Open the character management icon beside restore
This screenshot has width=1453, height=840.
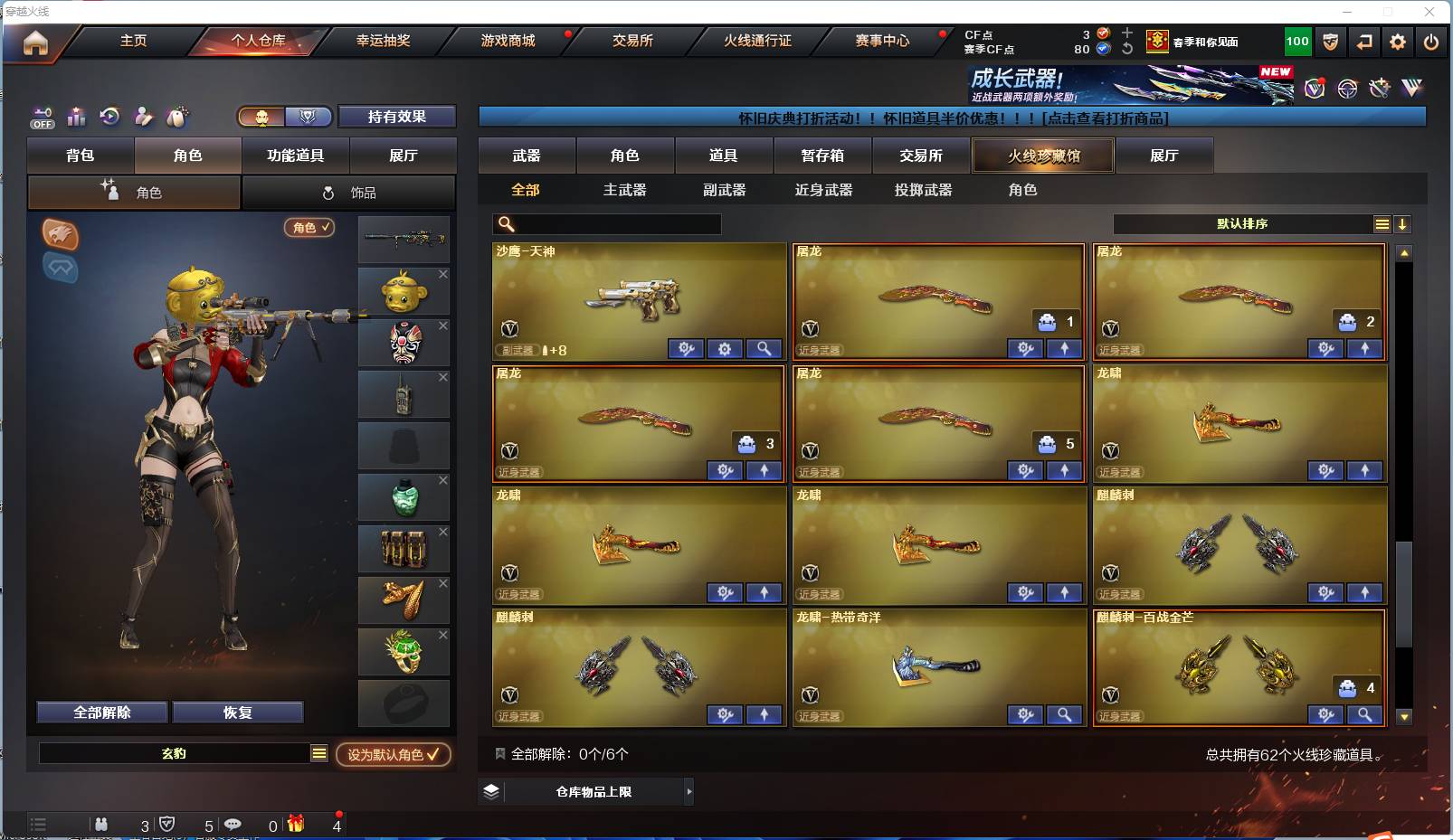click(142, 116)
